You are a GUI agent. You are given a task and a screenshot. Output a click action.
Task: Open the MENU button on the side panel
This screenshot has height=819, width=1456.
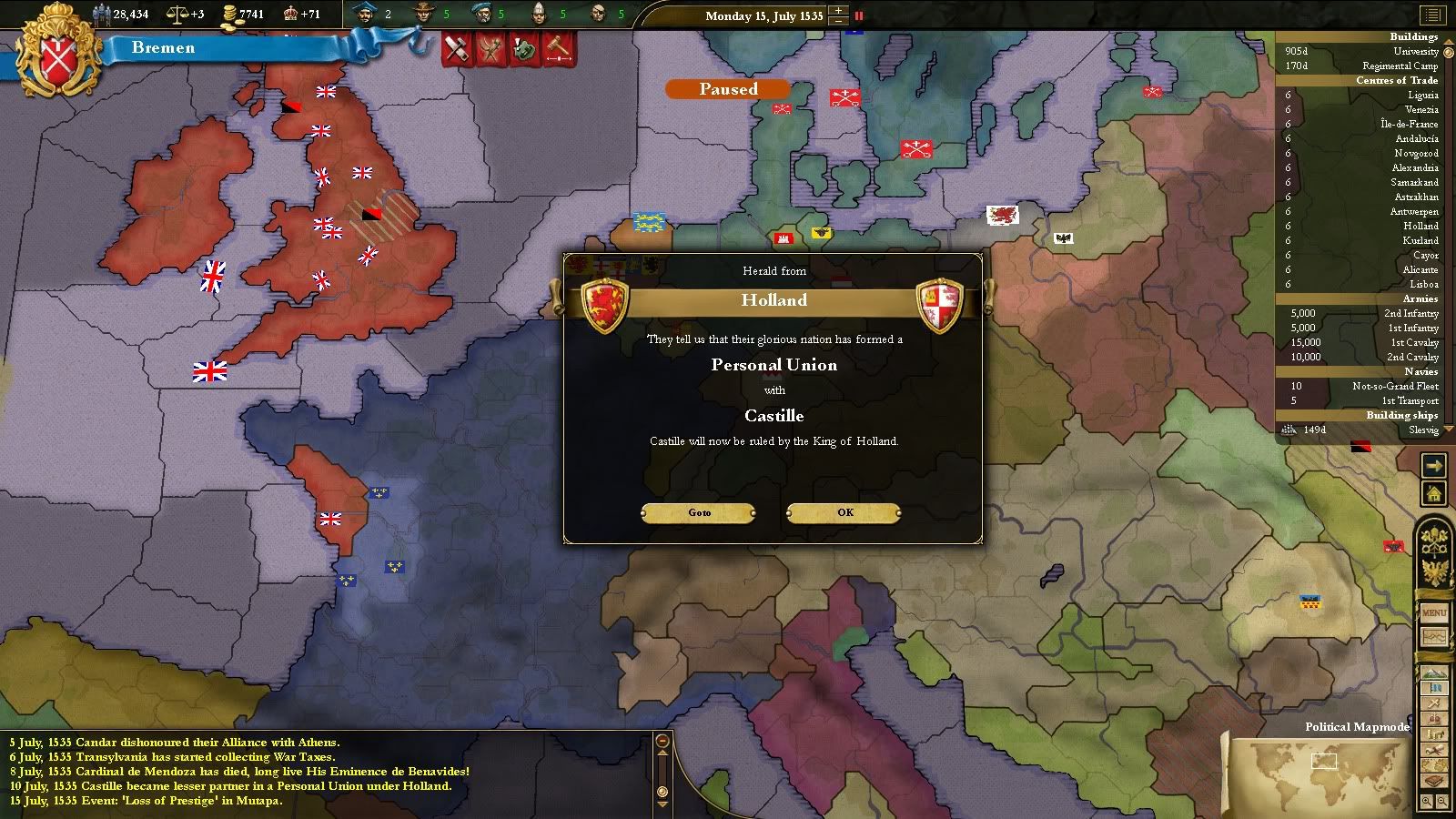click(1434, 612)
